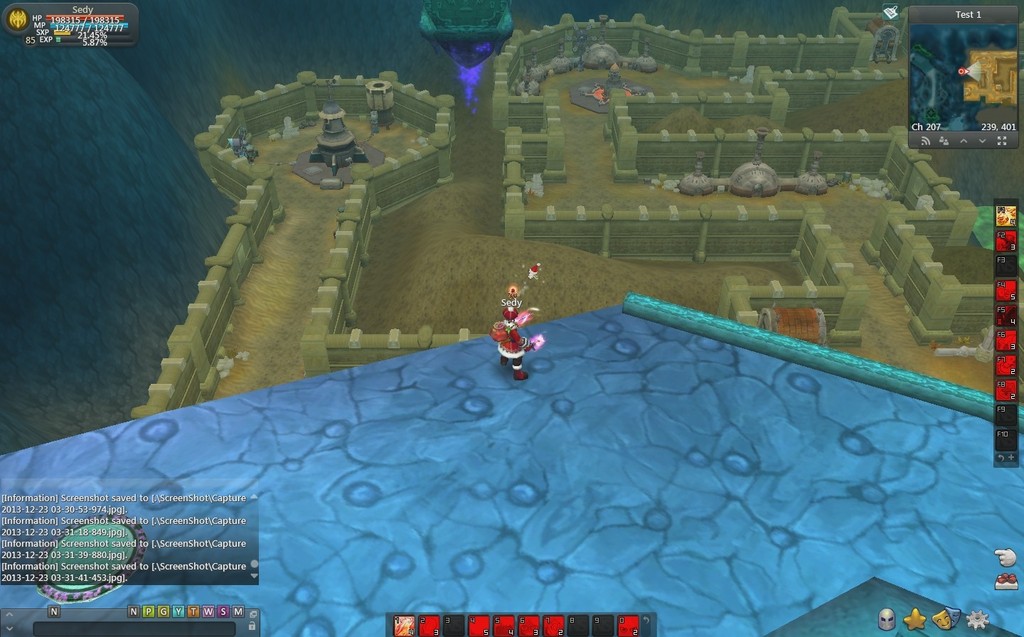Open the gold star menu icon
The width and height of the screenshot is (1024, 637).
(x=915, y=620)
